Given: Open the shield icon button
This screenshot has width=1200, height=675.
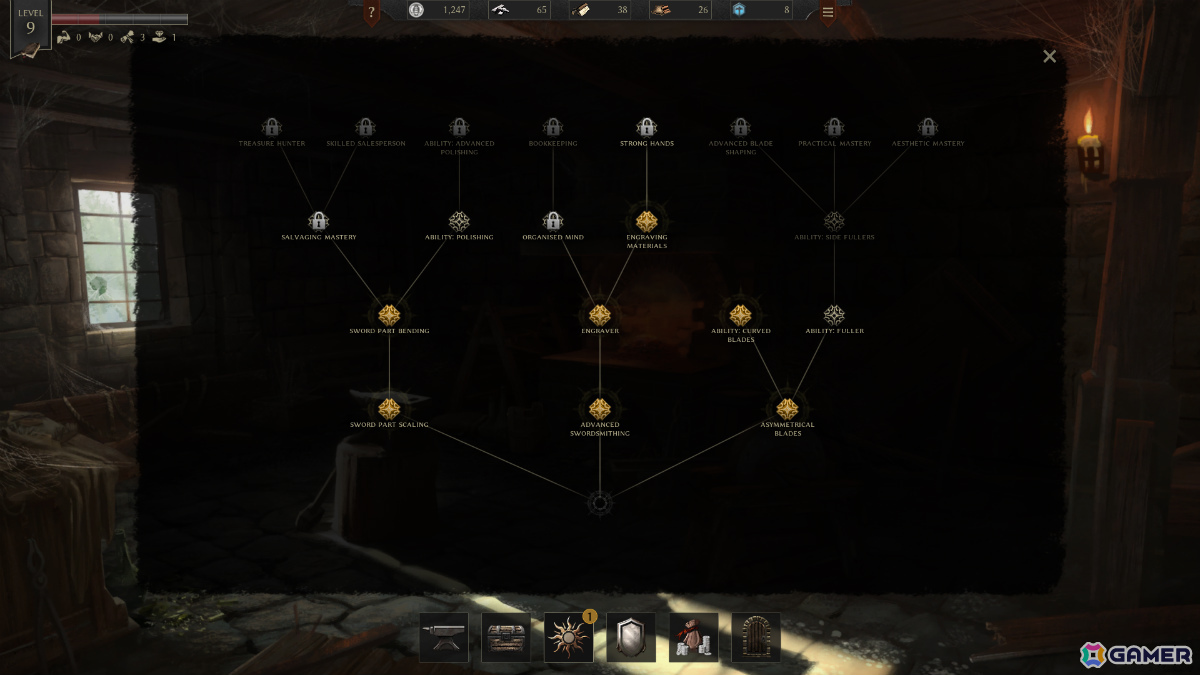Looking at the screenshot, I should (631, 638).
